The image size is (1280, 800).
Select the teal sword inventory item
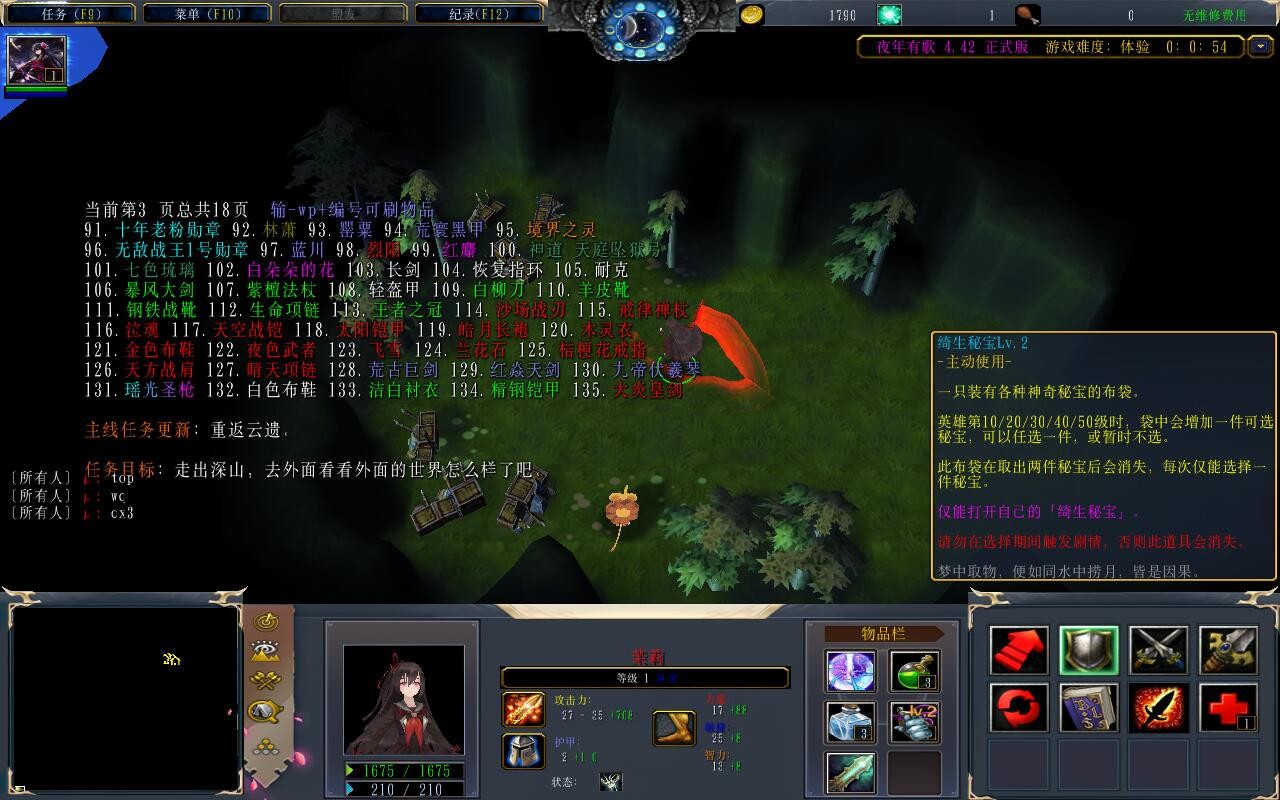point(851,773)
